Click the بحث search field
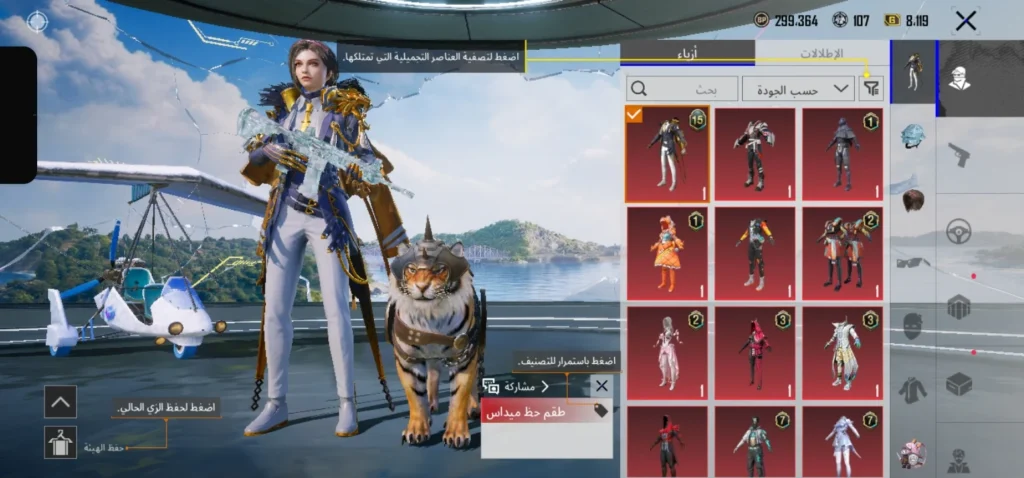This screenshot has height=478, width=1024. 683,89
